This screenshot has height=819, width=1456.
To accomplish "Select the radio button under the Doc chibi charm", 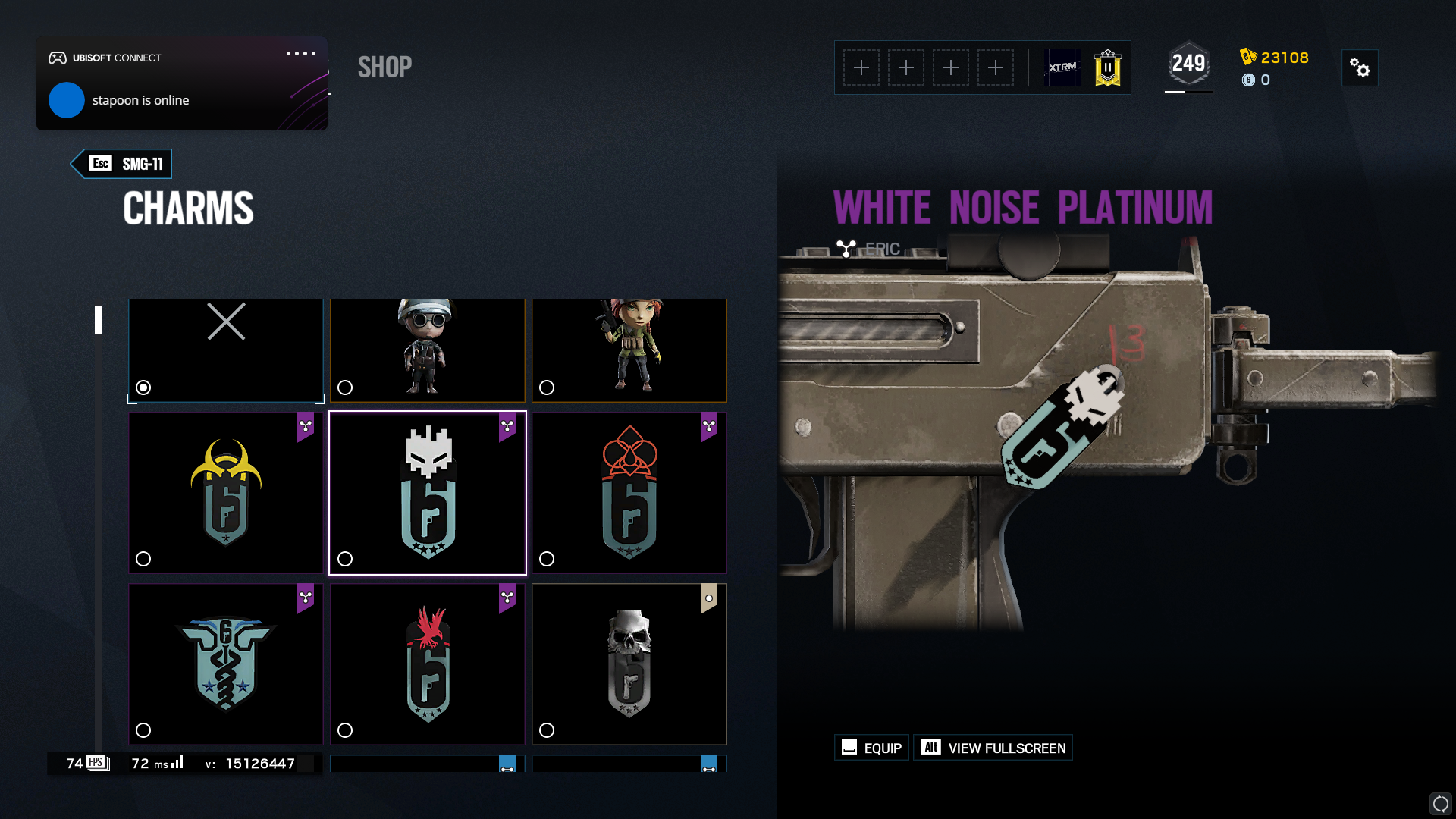I will click(x=346, y=388).
